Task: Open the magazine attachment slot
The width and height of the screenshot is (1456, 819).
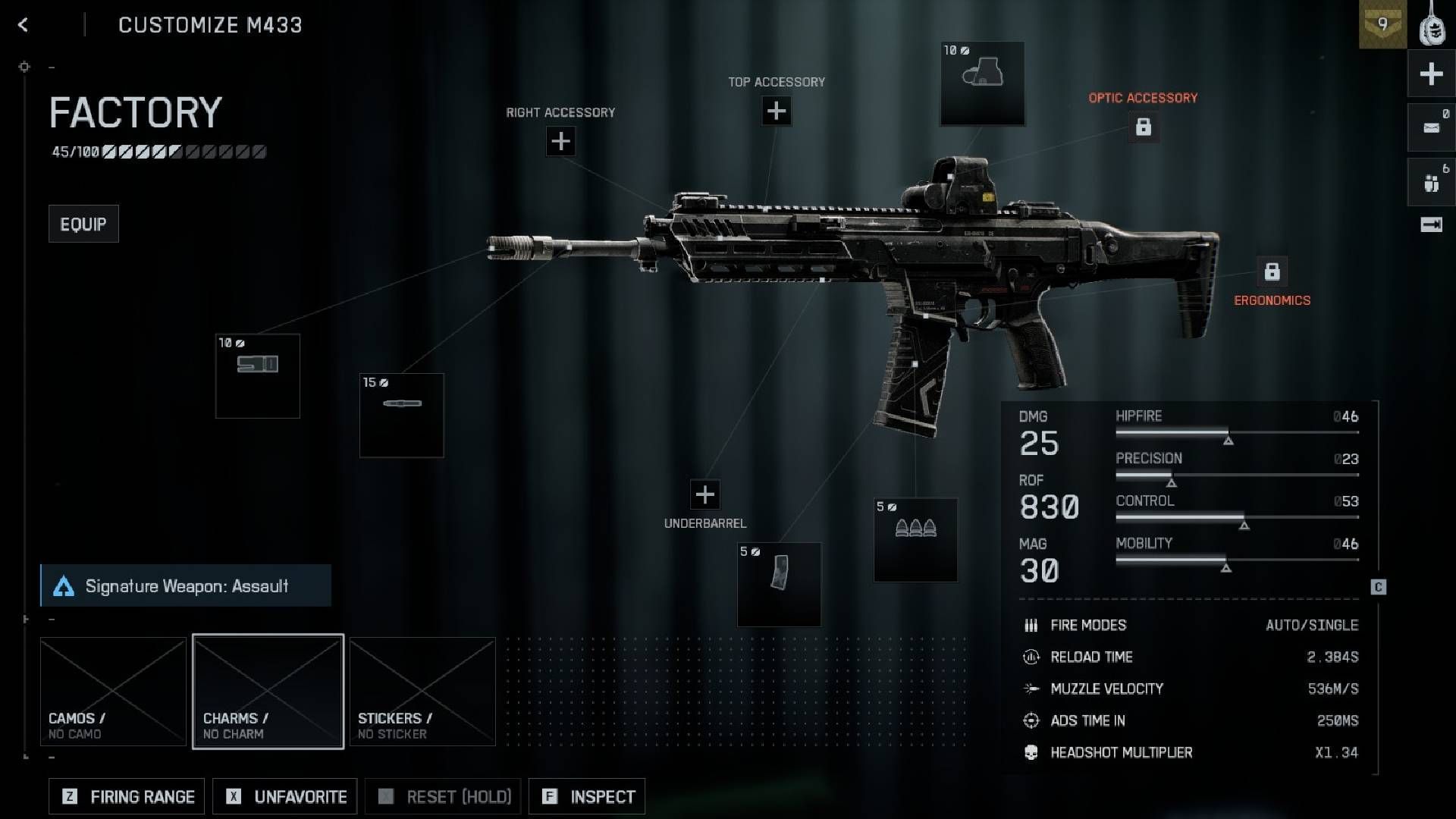Action: (779, 585)
